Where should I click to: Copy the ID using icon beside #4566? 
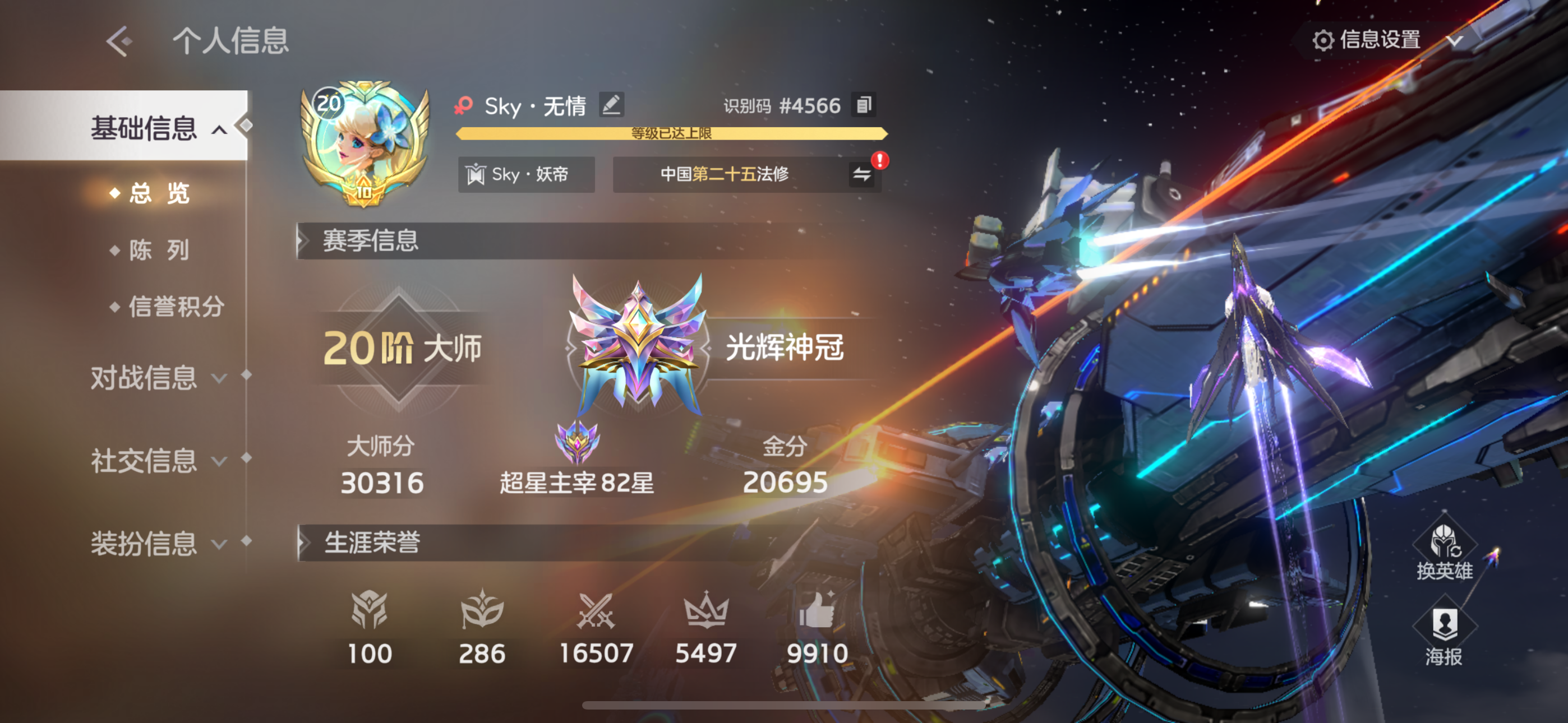point(865,105)
